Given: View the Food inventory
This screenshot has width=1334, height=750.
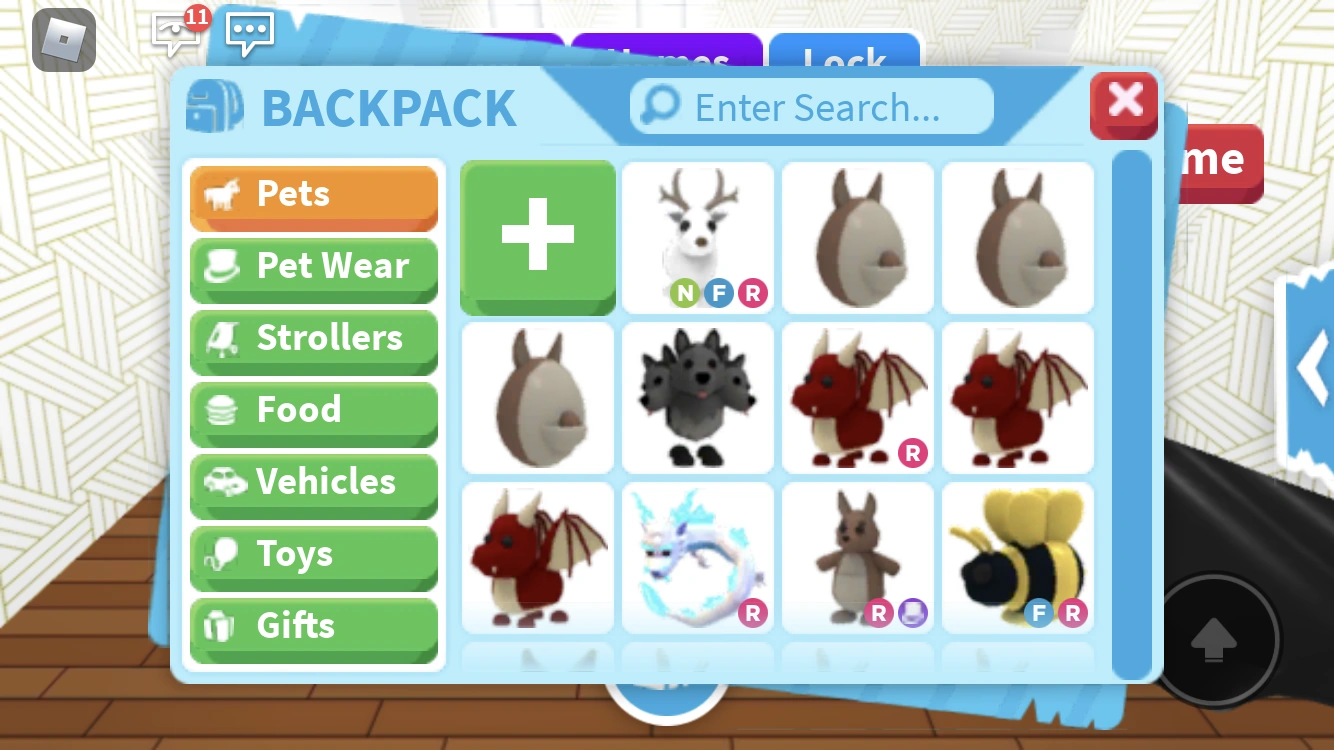Looking at the screenshot, I should click(x=313, y=410).
